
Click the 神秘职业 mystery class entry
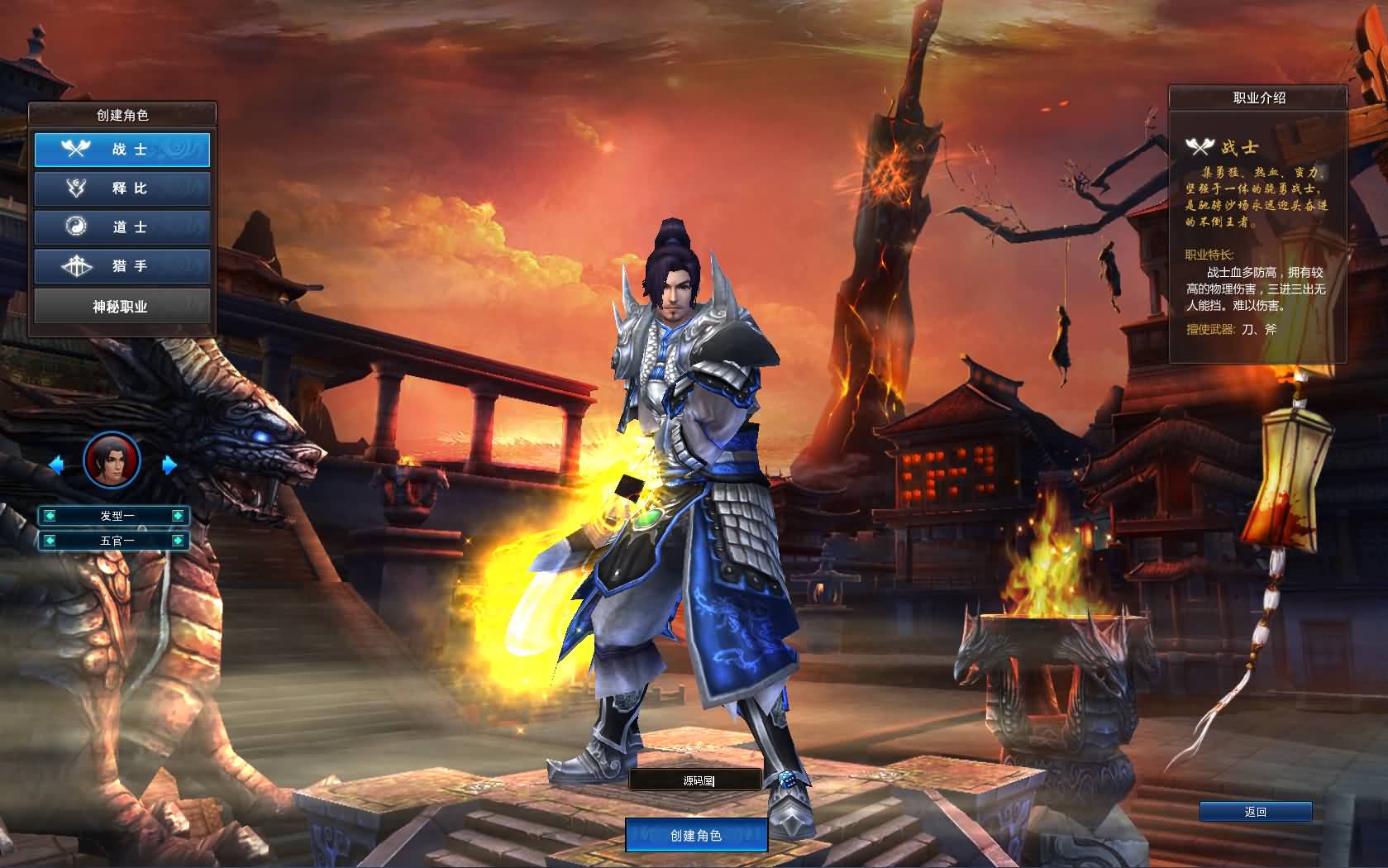pyautogui.click(x=122, y=307)
